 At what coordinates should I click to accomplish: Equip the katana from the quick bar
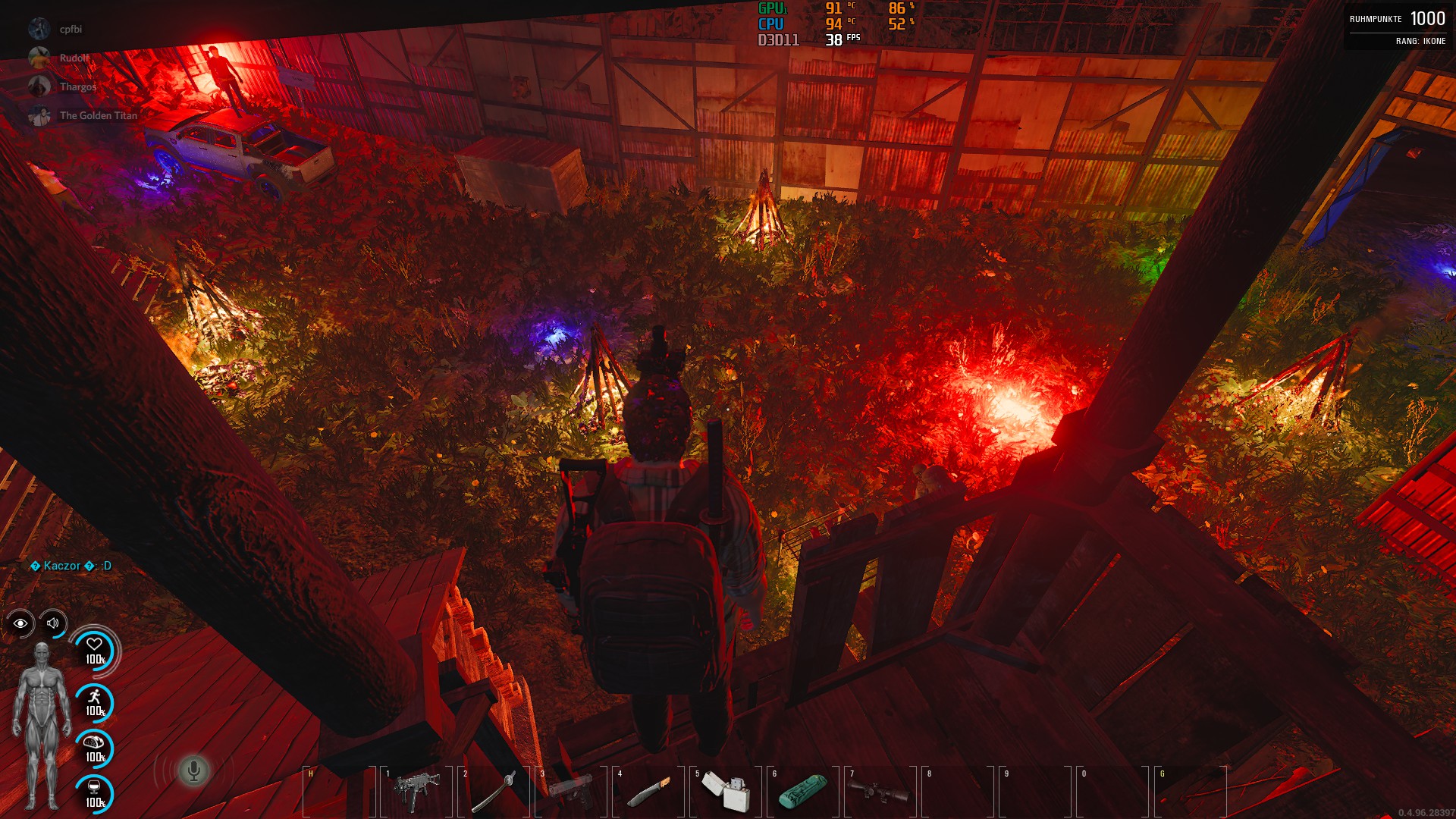pos(494,790)
